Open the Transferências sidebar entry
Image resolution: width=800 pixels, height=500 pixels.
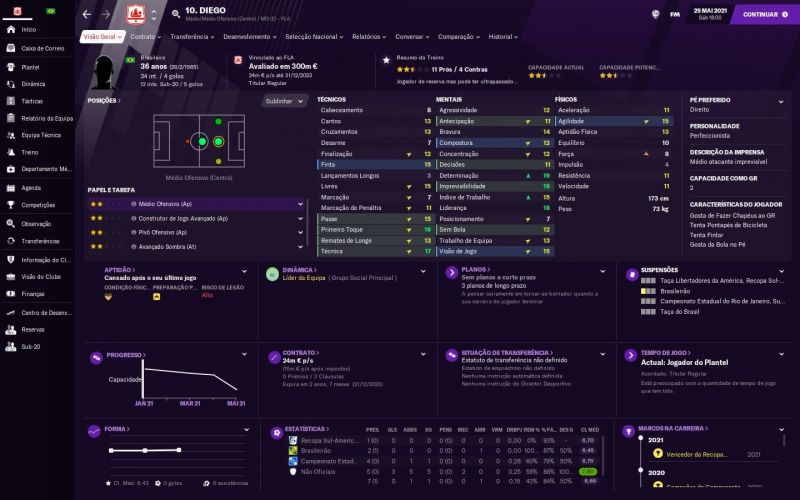(x=40, y=241)
